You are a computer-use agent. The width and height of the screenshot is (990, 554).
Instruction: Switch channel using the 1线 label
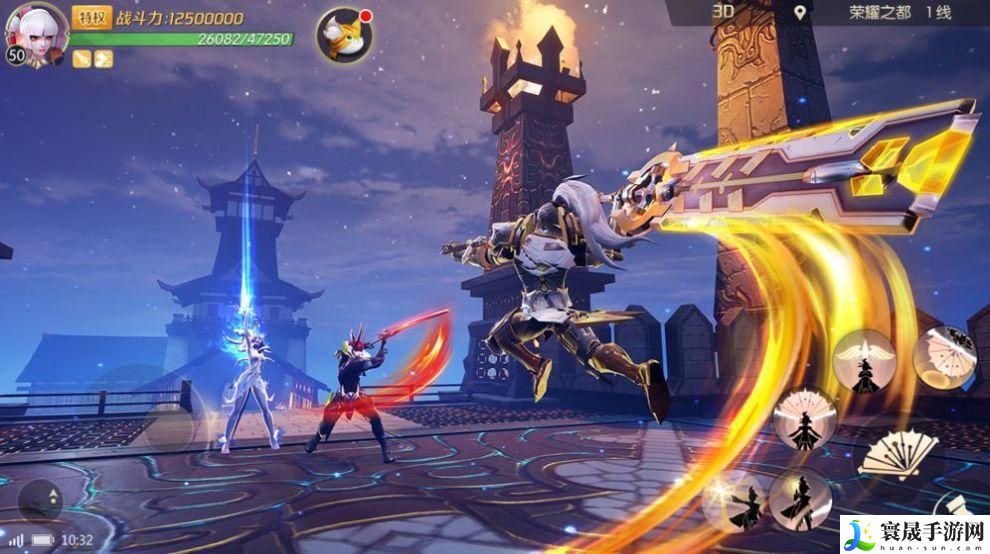937,13
